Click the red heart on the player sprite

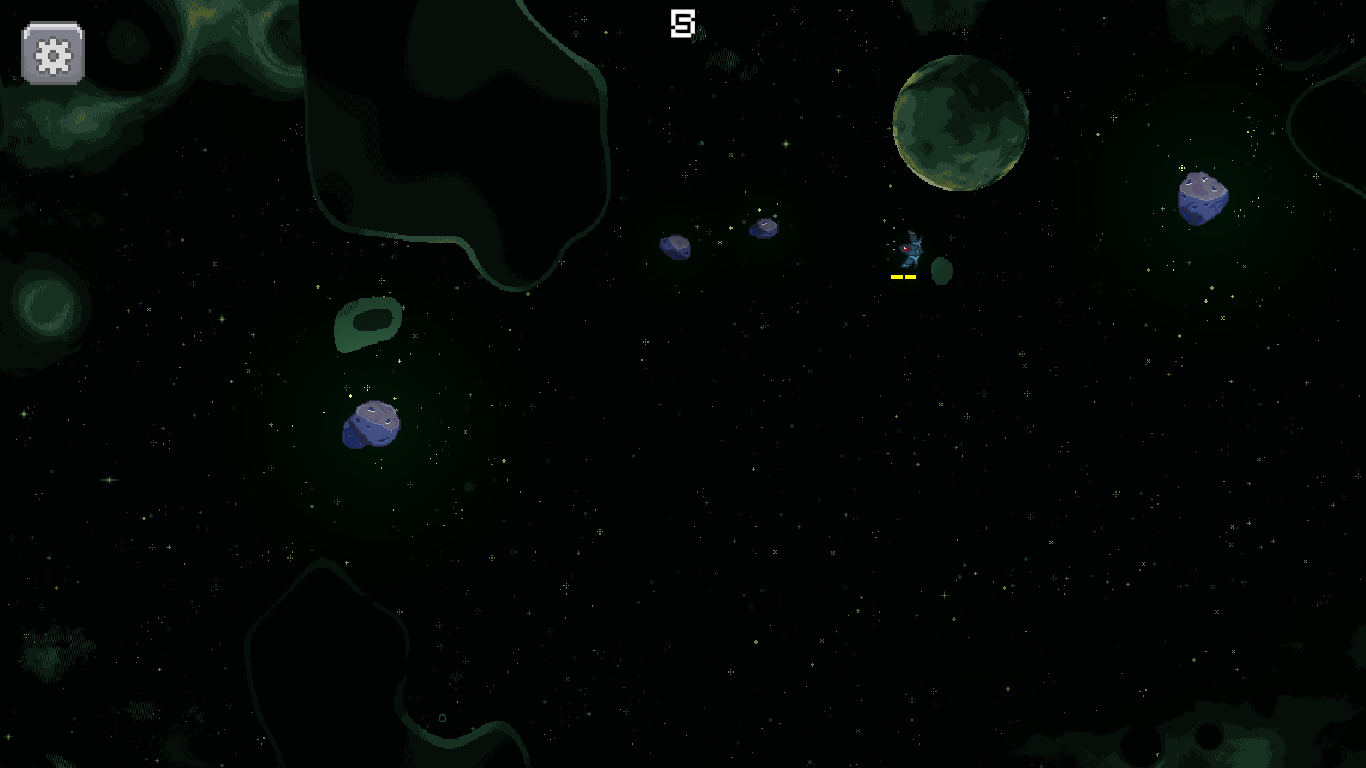905,248
